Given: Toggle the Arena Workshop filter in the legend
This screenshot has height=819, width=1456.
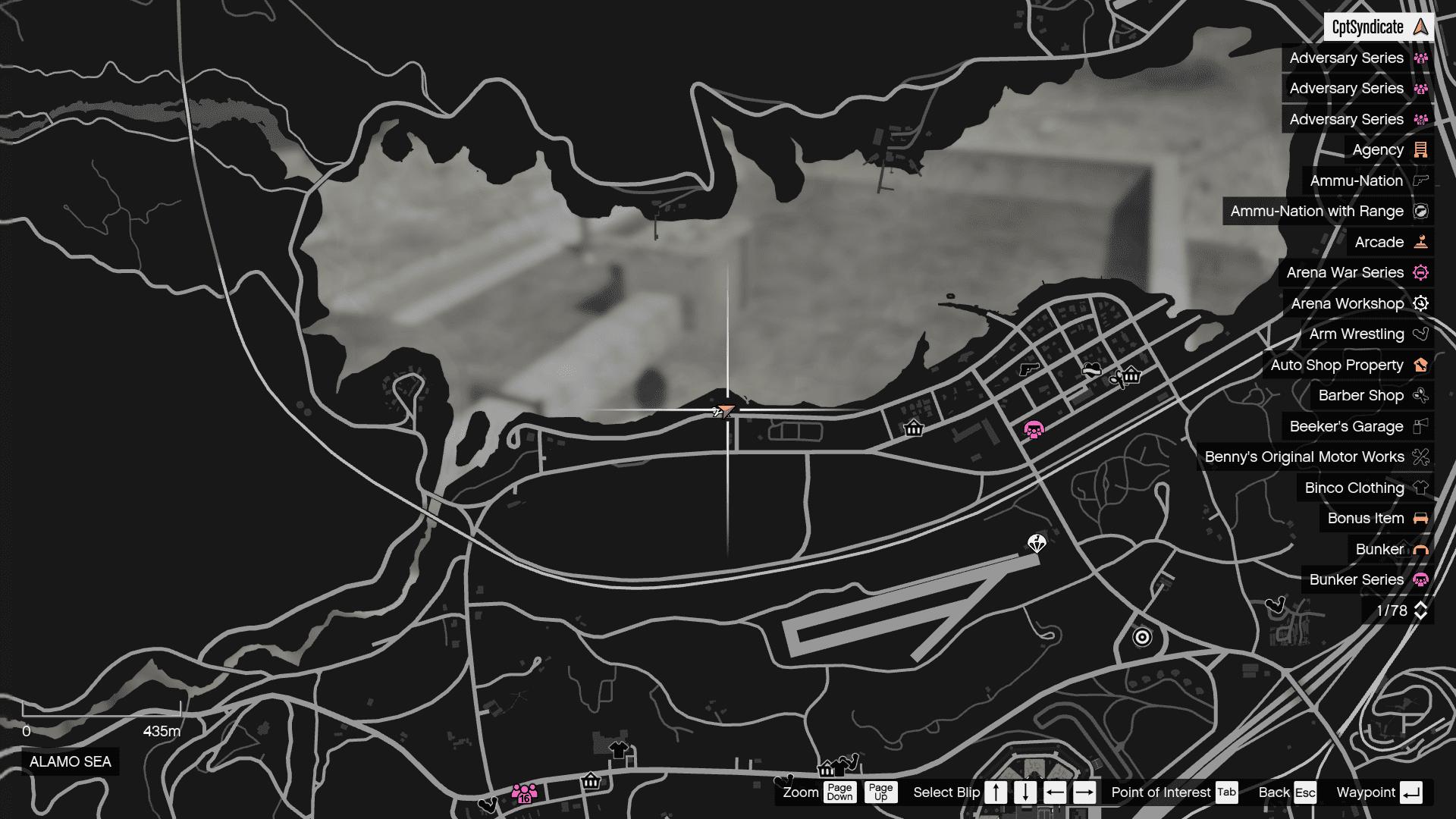Looking at the screenshot, I should coord(1346,303).
